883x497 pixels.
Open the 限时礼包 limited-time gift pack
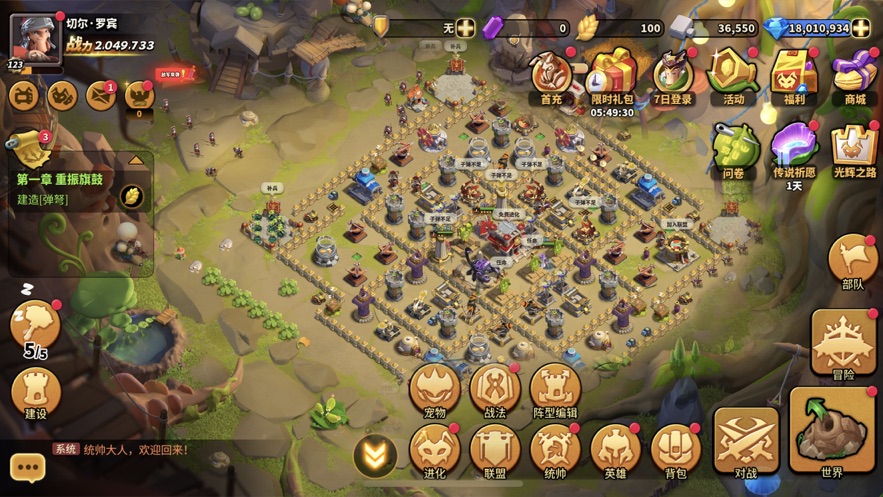coord(612,75)
